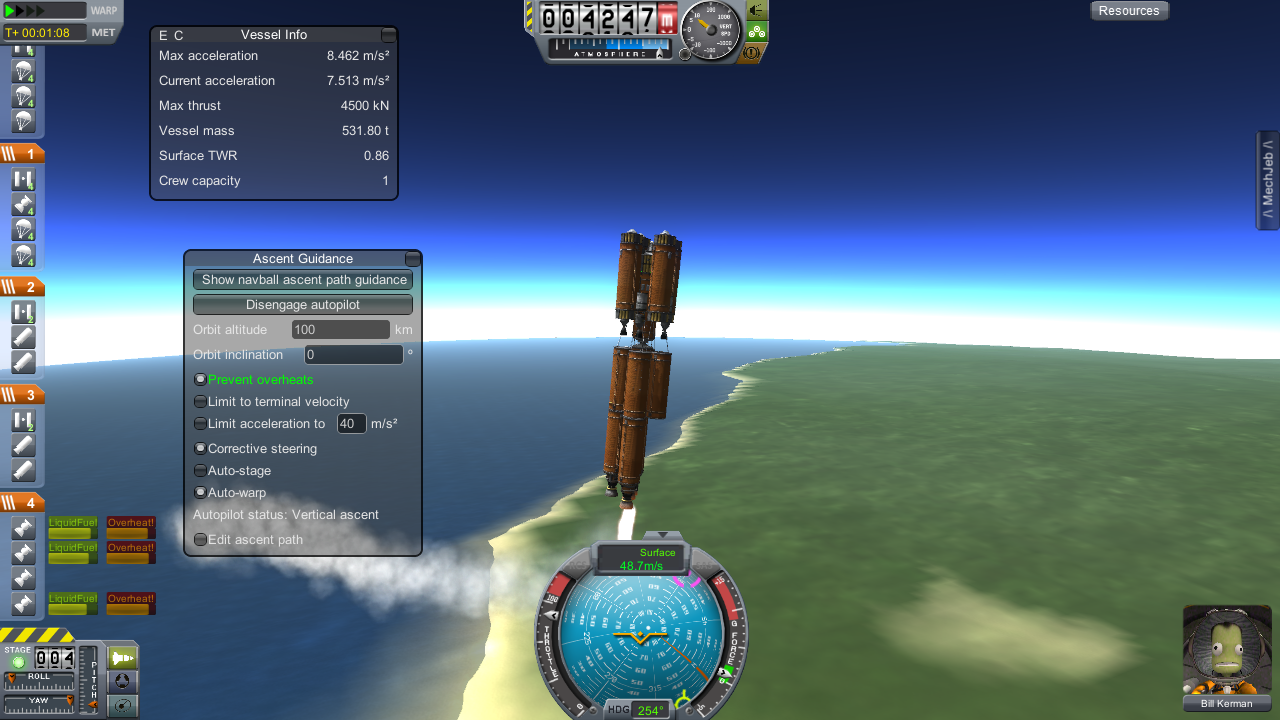The width and height of the screenshot is (1280, 720).
Task: Focus the Orbit altitude input field
Action: click(340, 330)
